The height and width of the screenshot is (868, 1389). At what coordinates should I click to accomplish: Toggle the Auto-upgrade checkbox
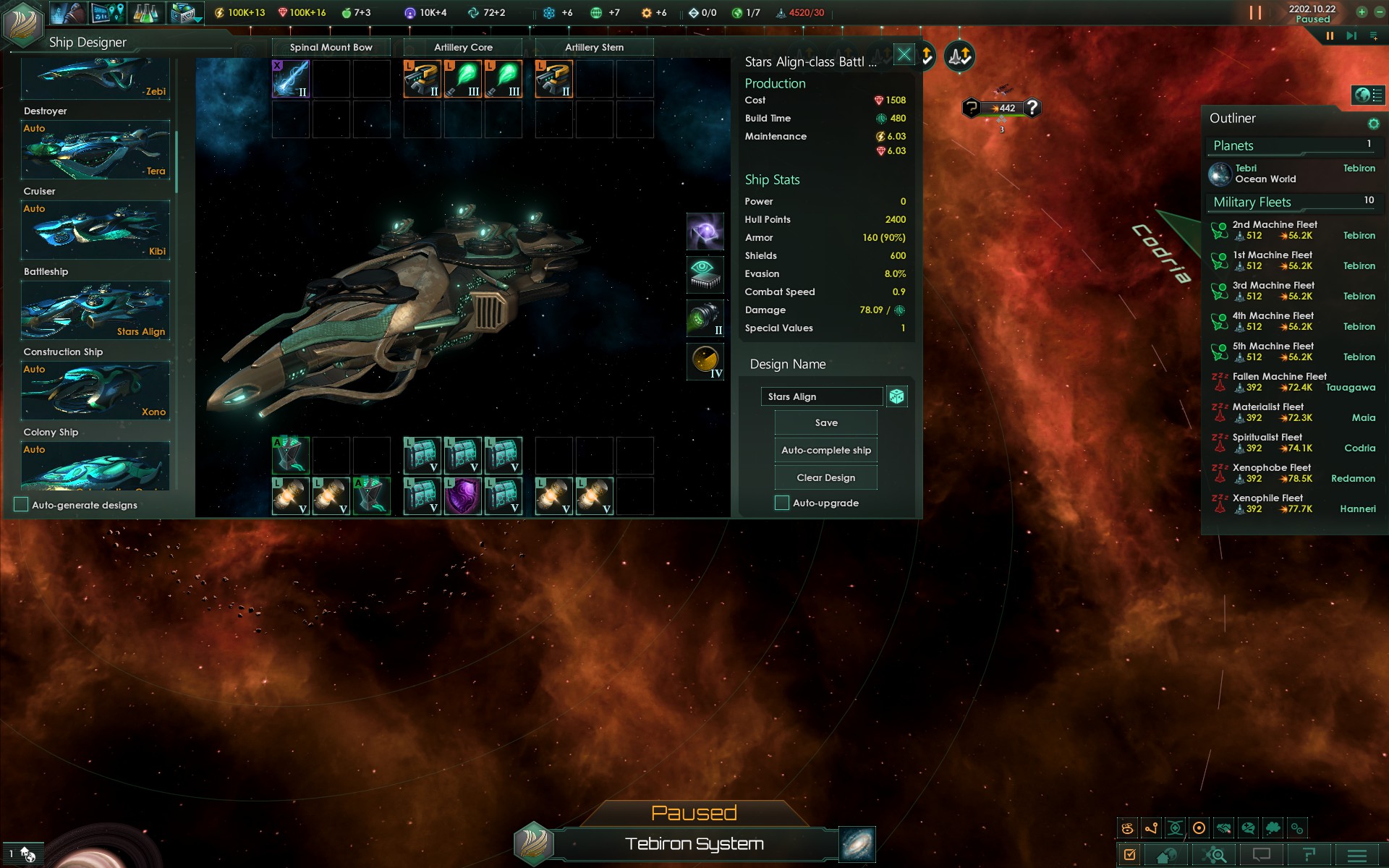(x=782, y=503)
